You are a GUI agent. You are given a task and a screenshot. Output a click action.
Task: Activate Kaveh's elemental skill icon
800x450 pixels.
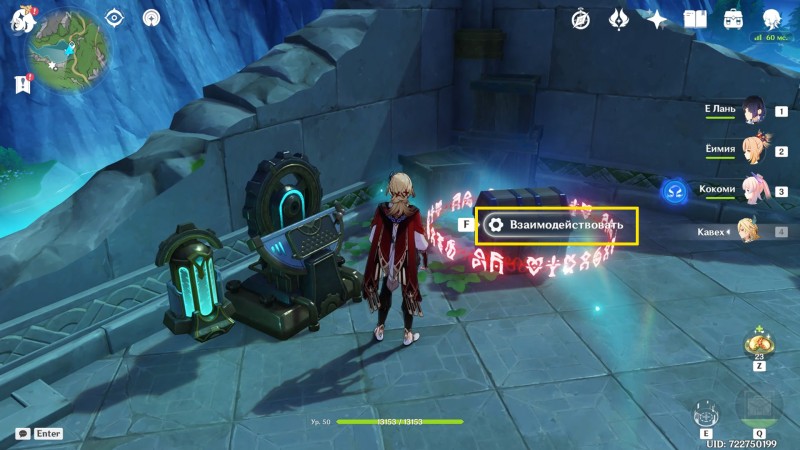pyautogui.click(x=706, y=412)
